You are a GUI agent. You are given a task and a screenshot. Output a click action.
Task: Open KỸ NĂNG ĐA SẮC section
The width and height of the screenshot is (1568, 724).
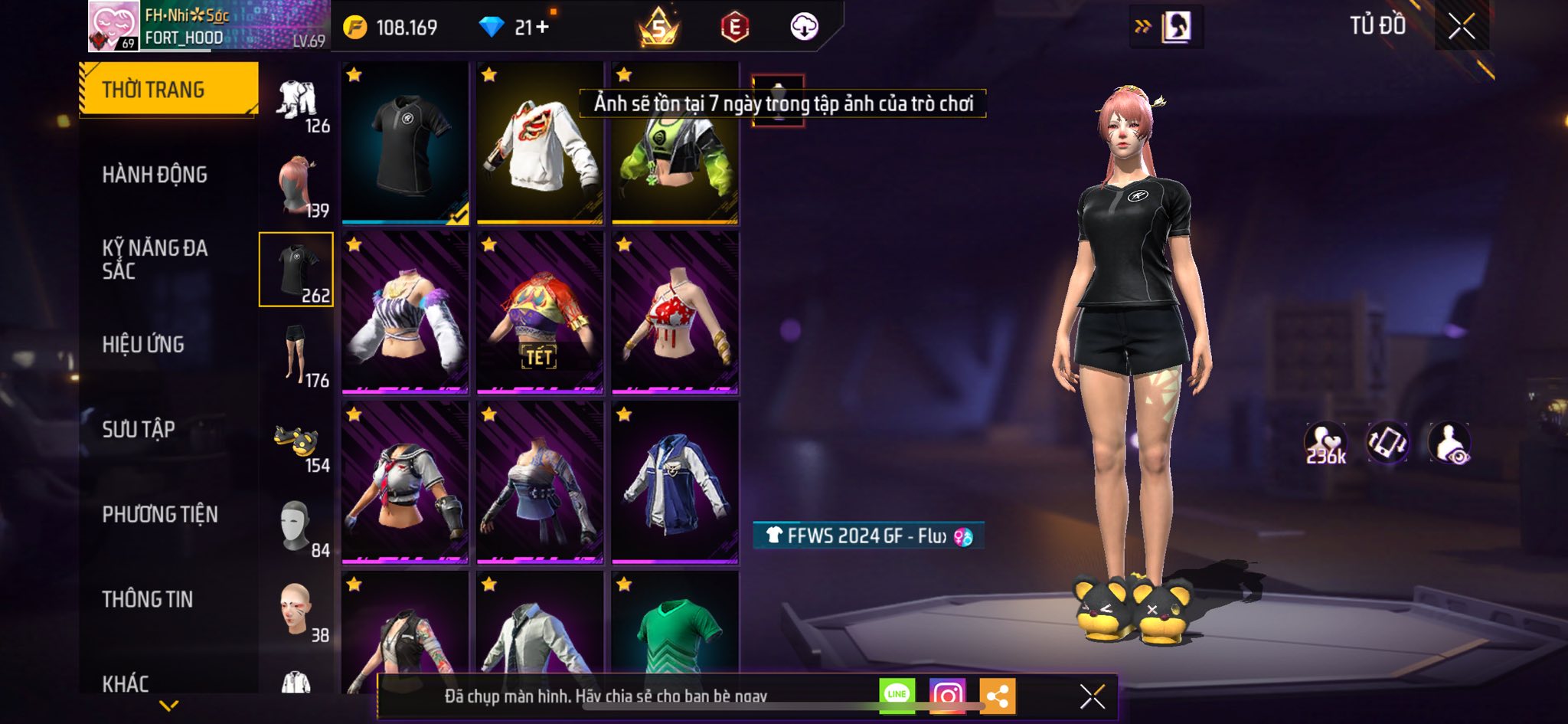155,259
